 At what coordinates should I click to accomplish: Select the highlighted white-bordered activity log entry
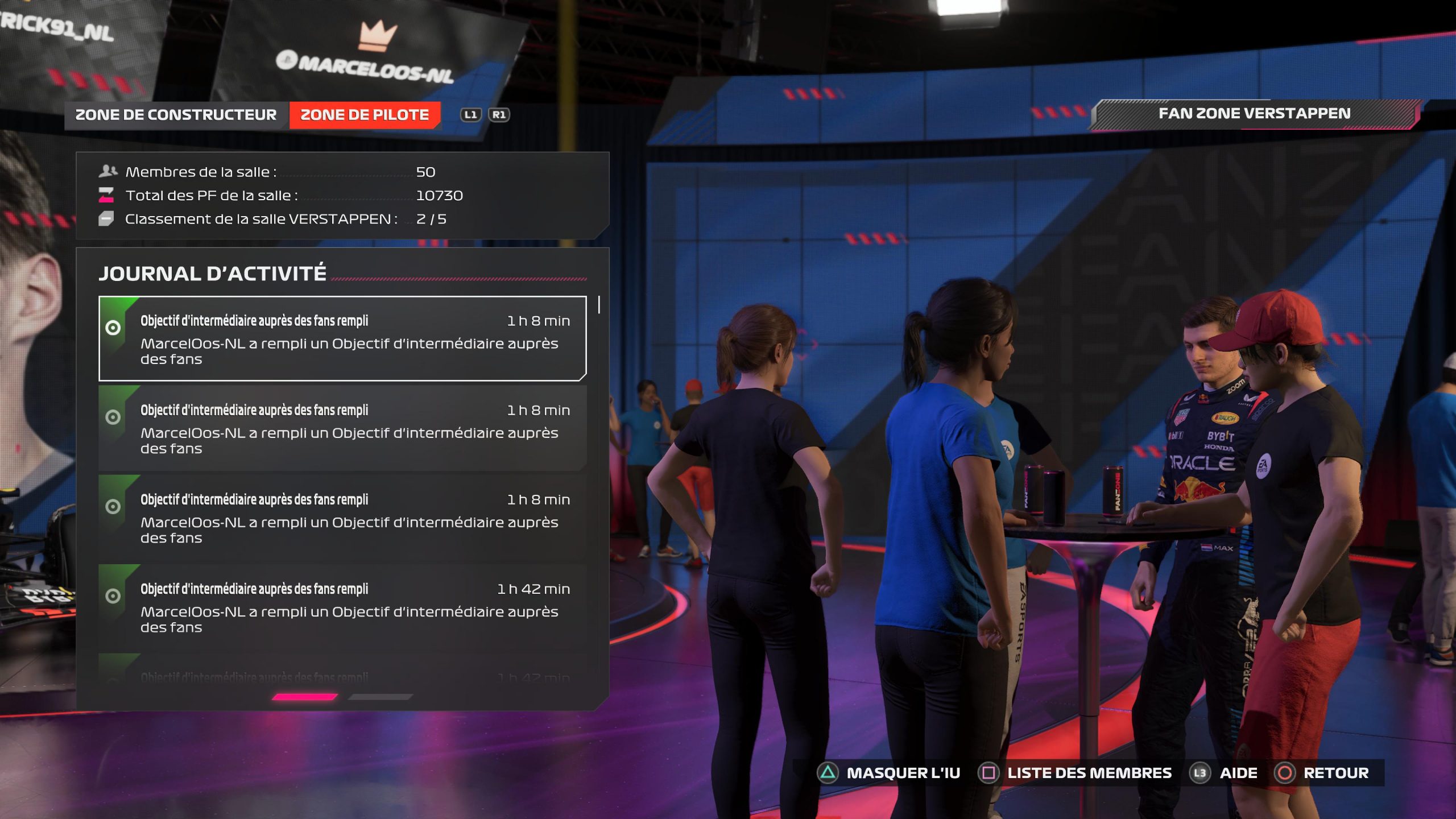[x=342, y=338]
